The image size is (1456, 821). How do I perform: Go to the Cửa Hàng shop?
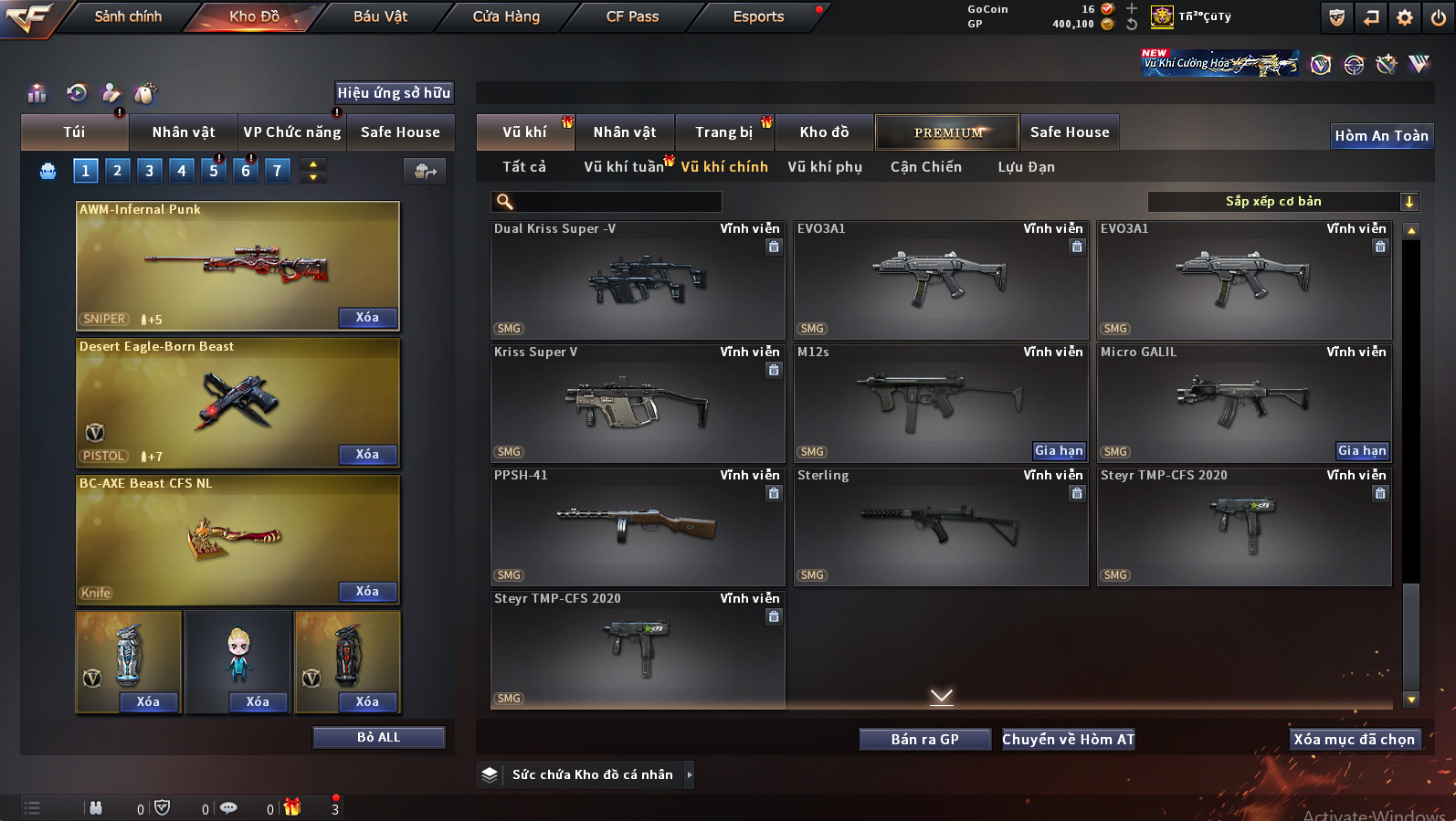(506, 16)
